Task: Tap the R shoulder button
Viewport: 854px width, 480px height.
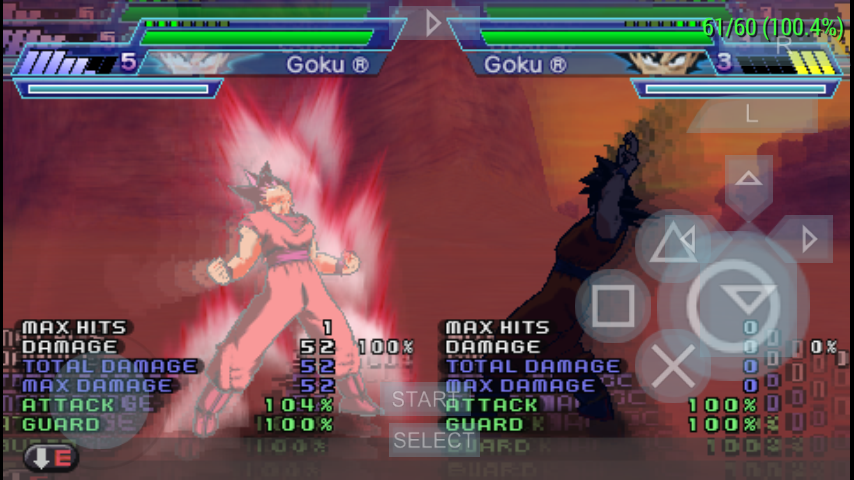Action: (784, 45)
